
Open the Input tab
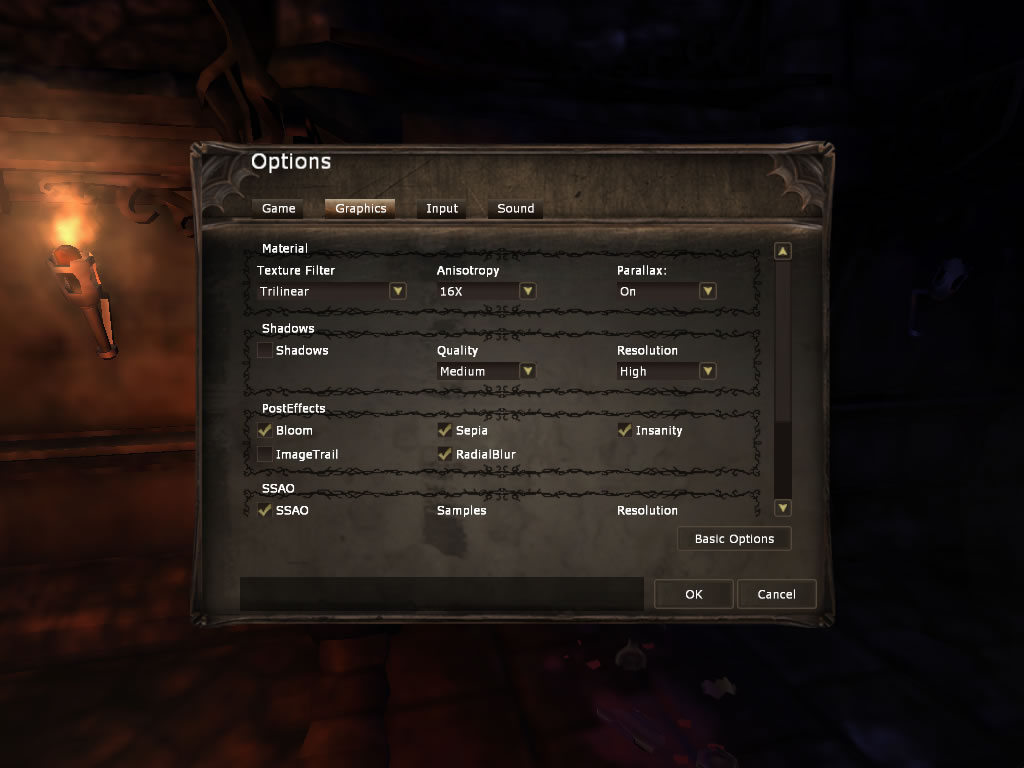[x=441, y=208]
